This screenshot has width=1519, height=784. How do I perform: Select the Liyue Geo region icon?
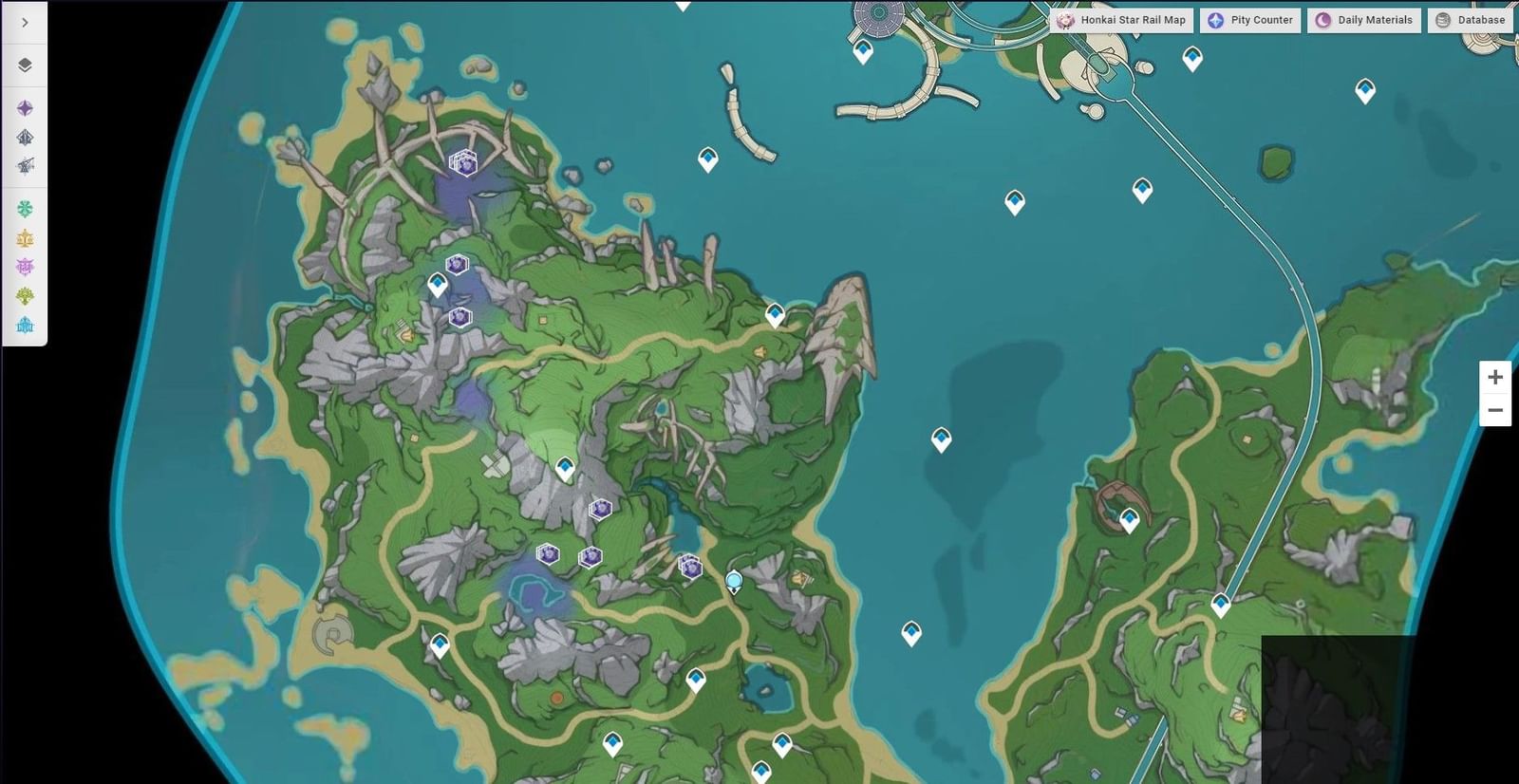[25, 236]
